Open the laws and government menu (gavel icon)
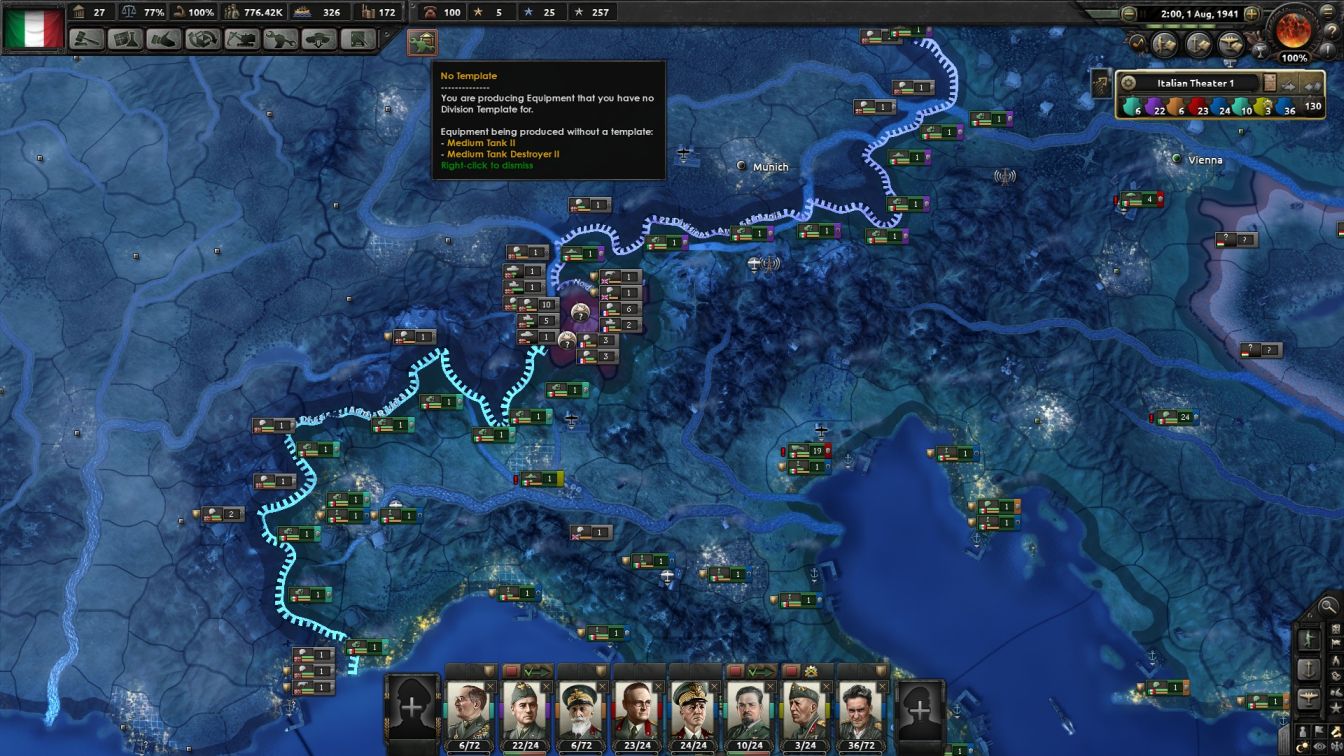 pyautogui.click(x=86, y=40)
